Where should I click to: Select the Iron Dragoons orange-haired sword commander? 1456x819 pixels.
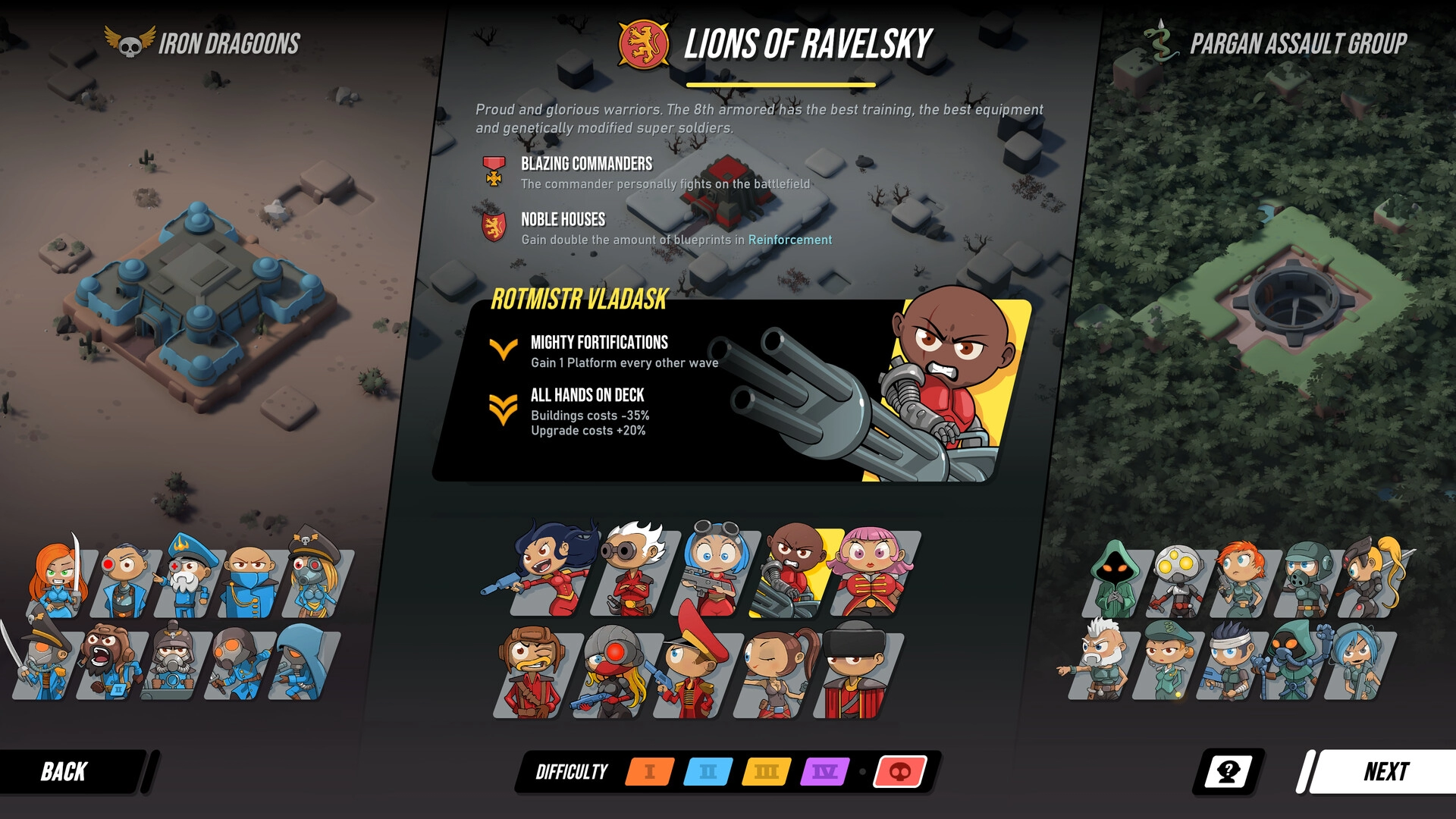(58, 580)
